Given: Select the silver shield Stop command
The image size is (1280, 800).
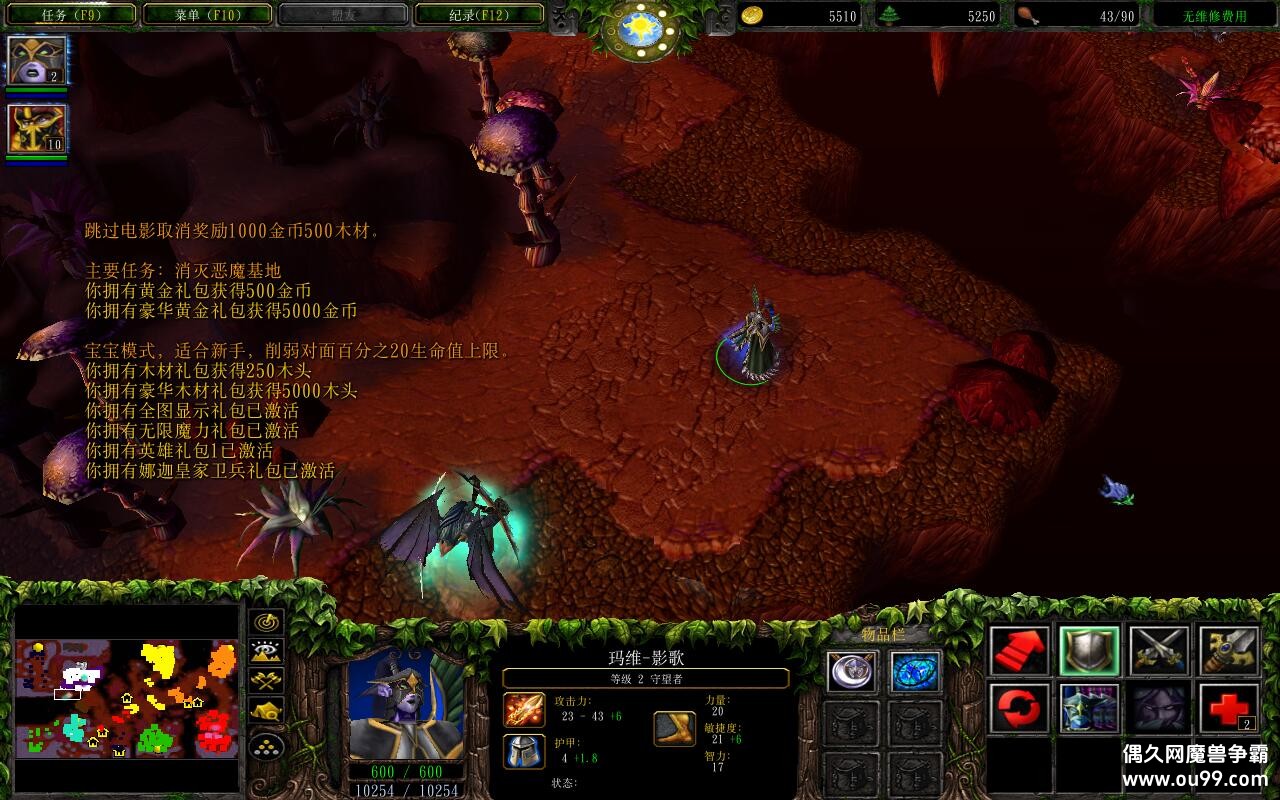Looking at the screenshot, I should click(x=1089, y=651).
